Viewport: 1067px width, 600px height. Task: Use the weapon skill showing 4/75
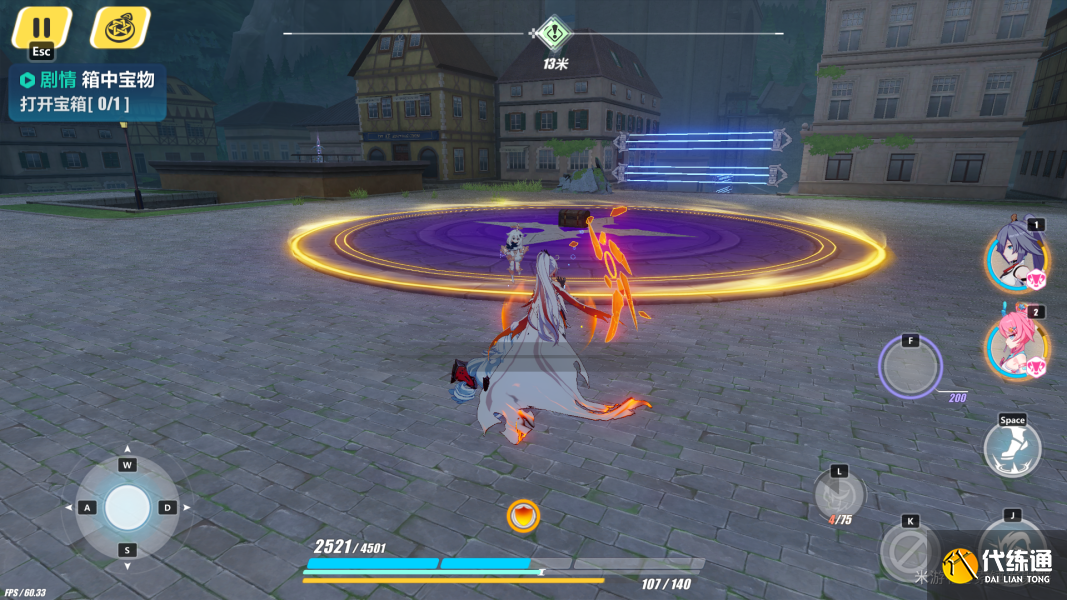point(838,494)
